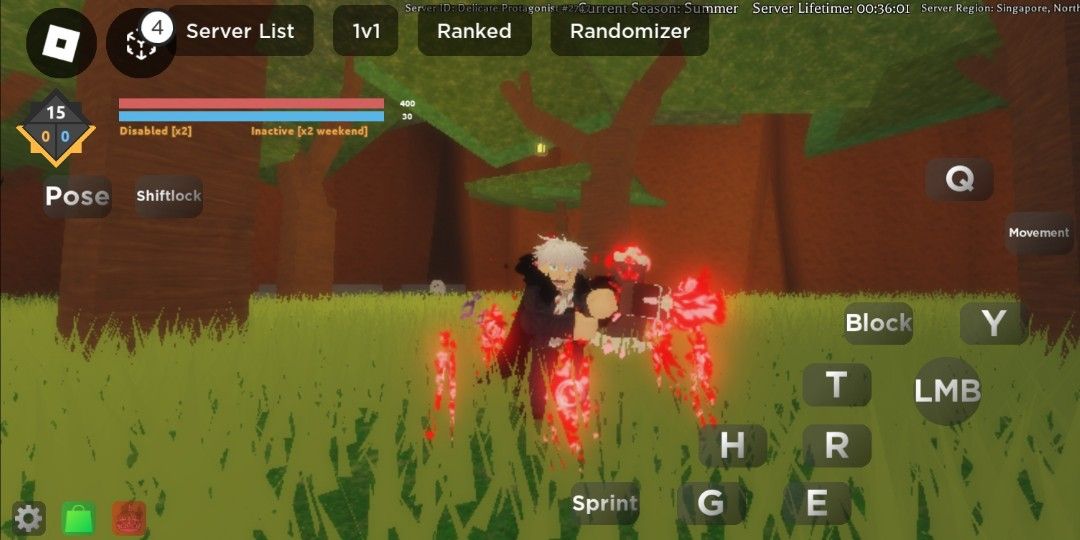1080x540 pixels.
Task: Toggle Sprint on
Action: (x=605, y=504)
